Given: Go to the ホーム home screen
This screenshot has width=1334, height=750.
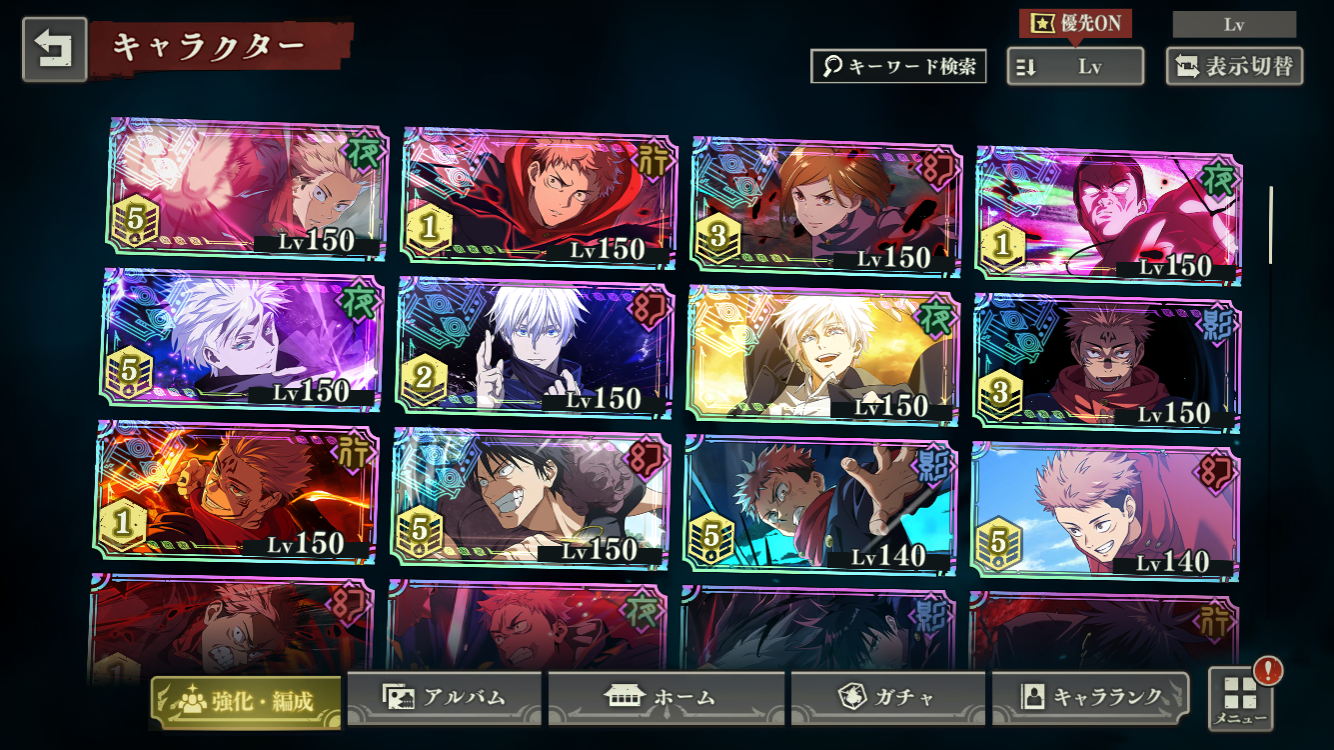Looking at the screenshot, I should 665,697.
